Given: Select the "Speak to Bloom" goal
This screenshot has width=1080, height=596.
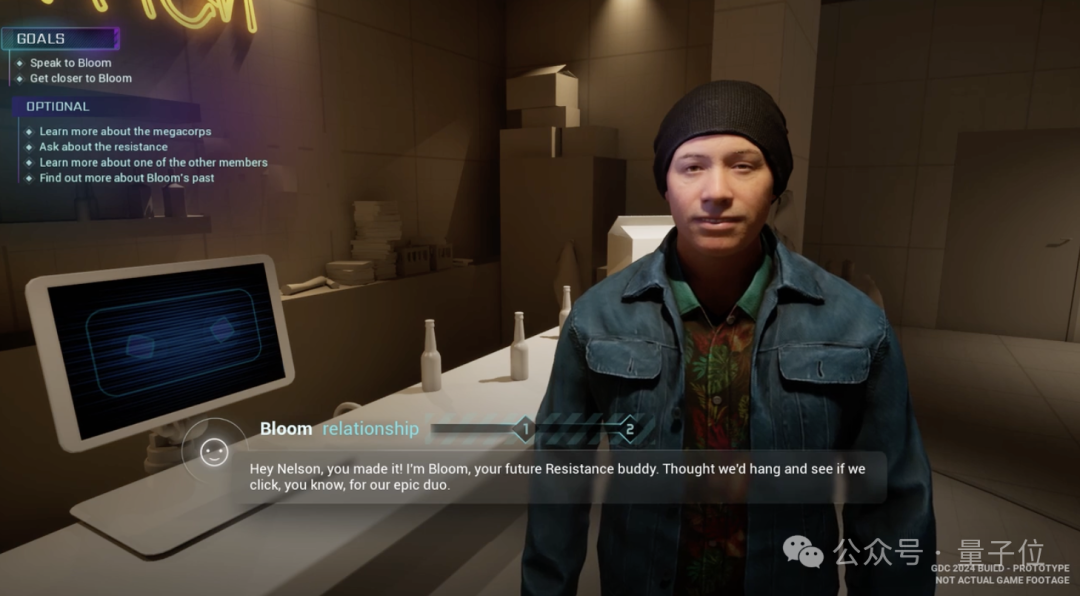Looking at the screenshot, I should pyautogui.click(x=70, y=63).
